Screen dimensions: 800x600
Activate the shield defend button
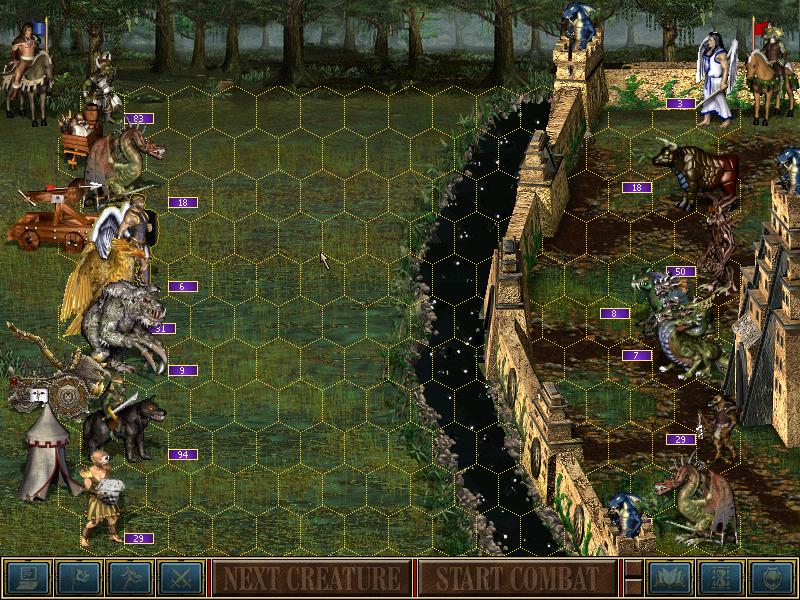click(x=771, y=577)
